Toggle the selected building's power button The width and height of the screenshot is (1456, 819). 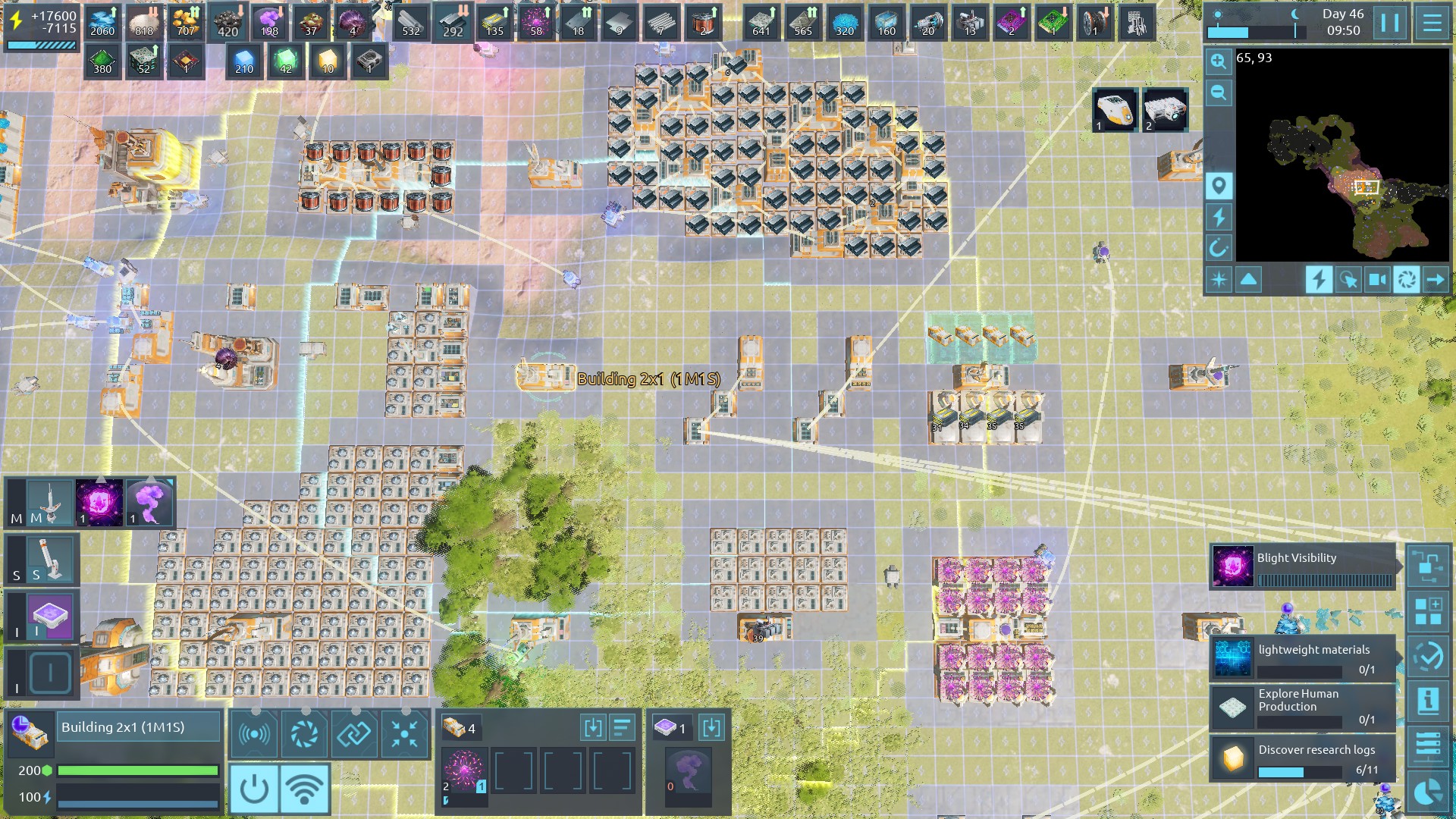pyautogui.click(x=254, y=789)
